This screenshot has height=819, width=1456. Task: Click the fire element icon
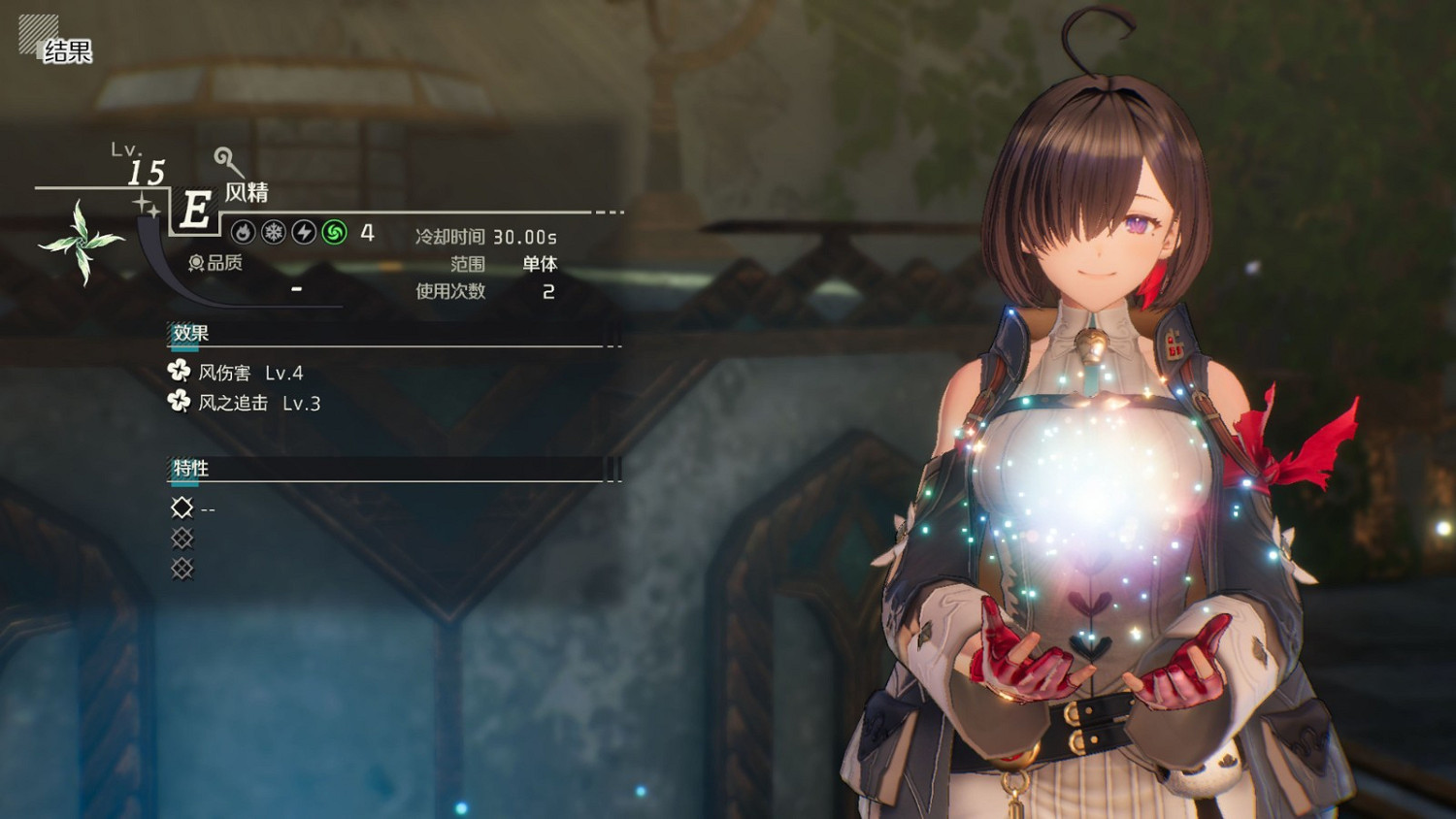click(x=244, y=232)
